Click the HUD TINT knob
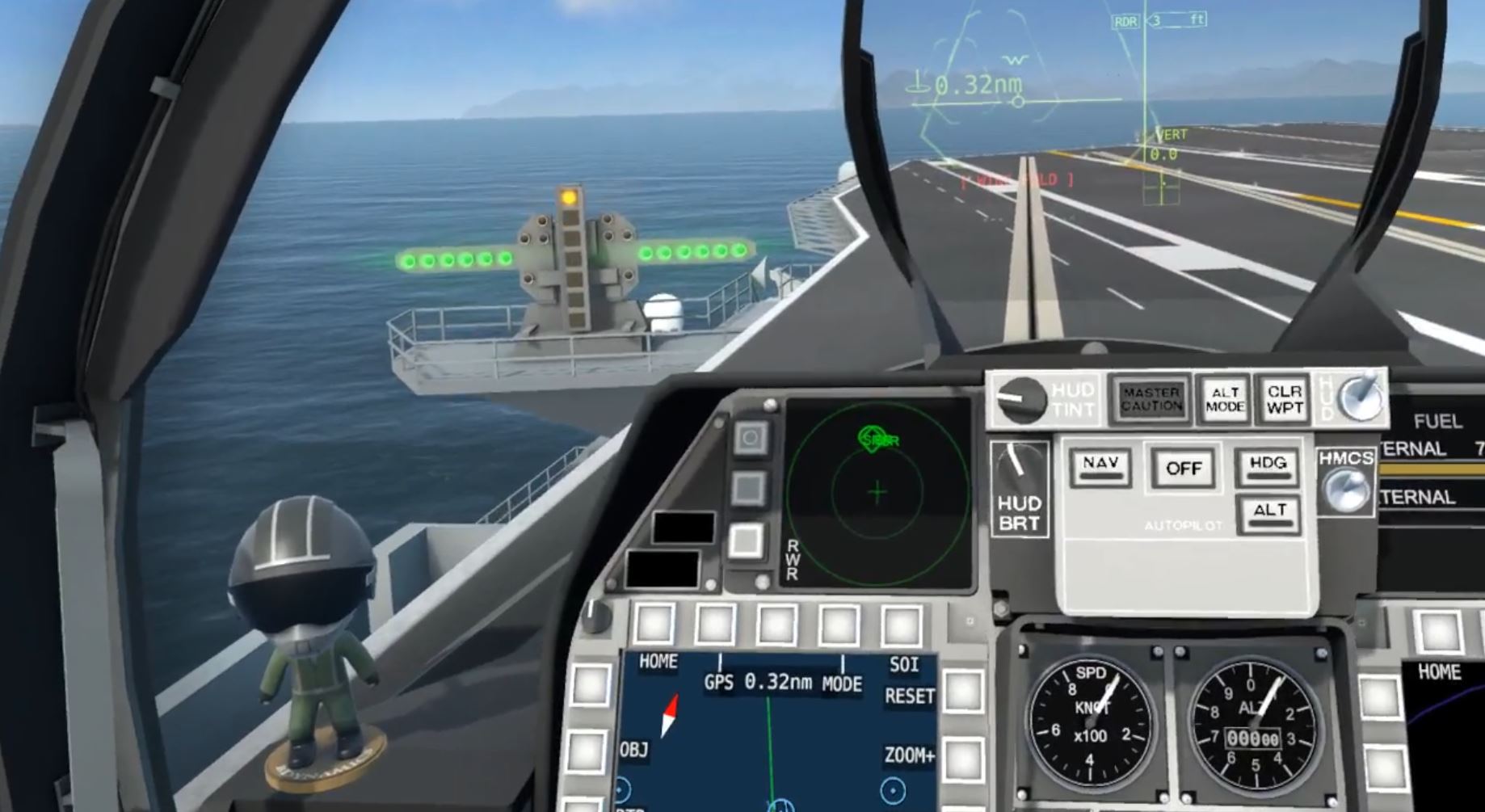Image resolution: width=1485 pixels, height=812 pixels. pos(1020,399)
